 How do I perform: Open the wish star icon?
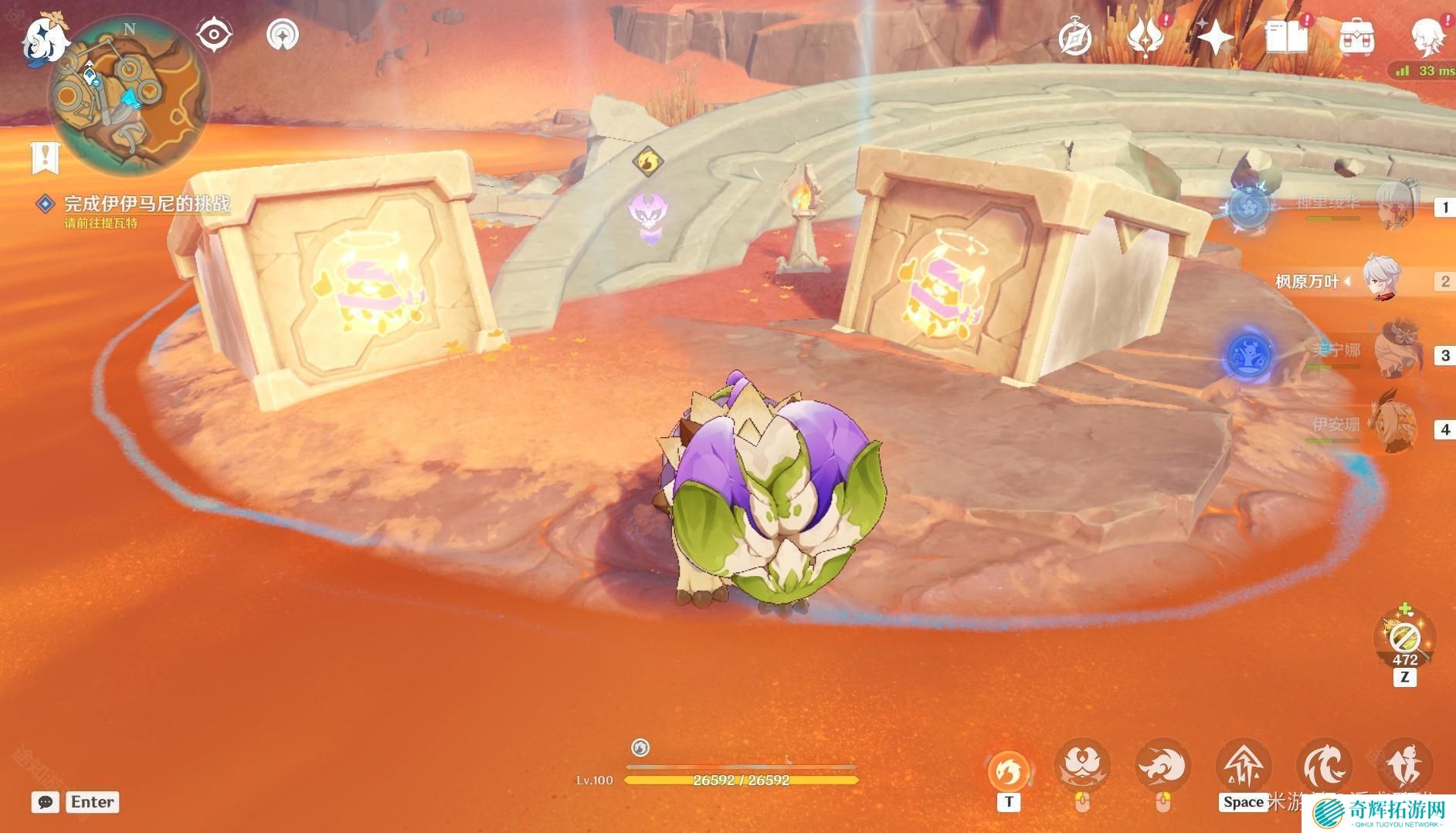click(x=1215, y=37)
